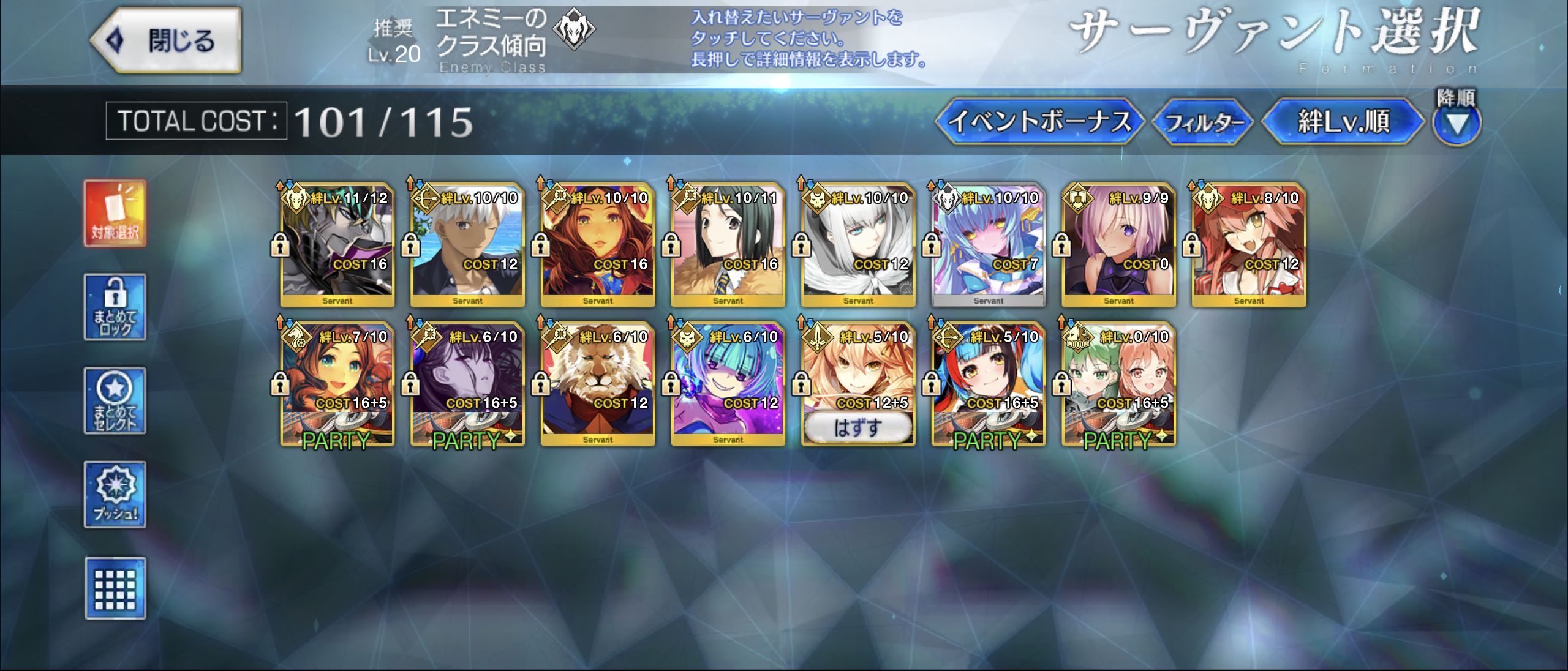This screenshot has height=671, width=1568.
Task: Choose the pink fox-eared cost 12 servant
Action: pos(1249,245)
